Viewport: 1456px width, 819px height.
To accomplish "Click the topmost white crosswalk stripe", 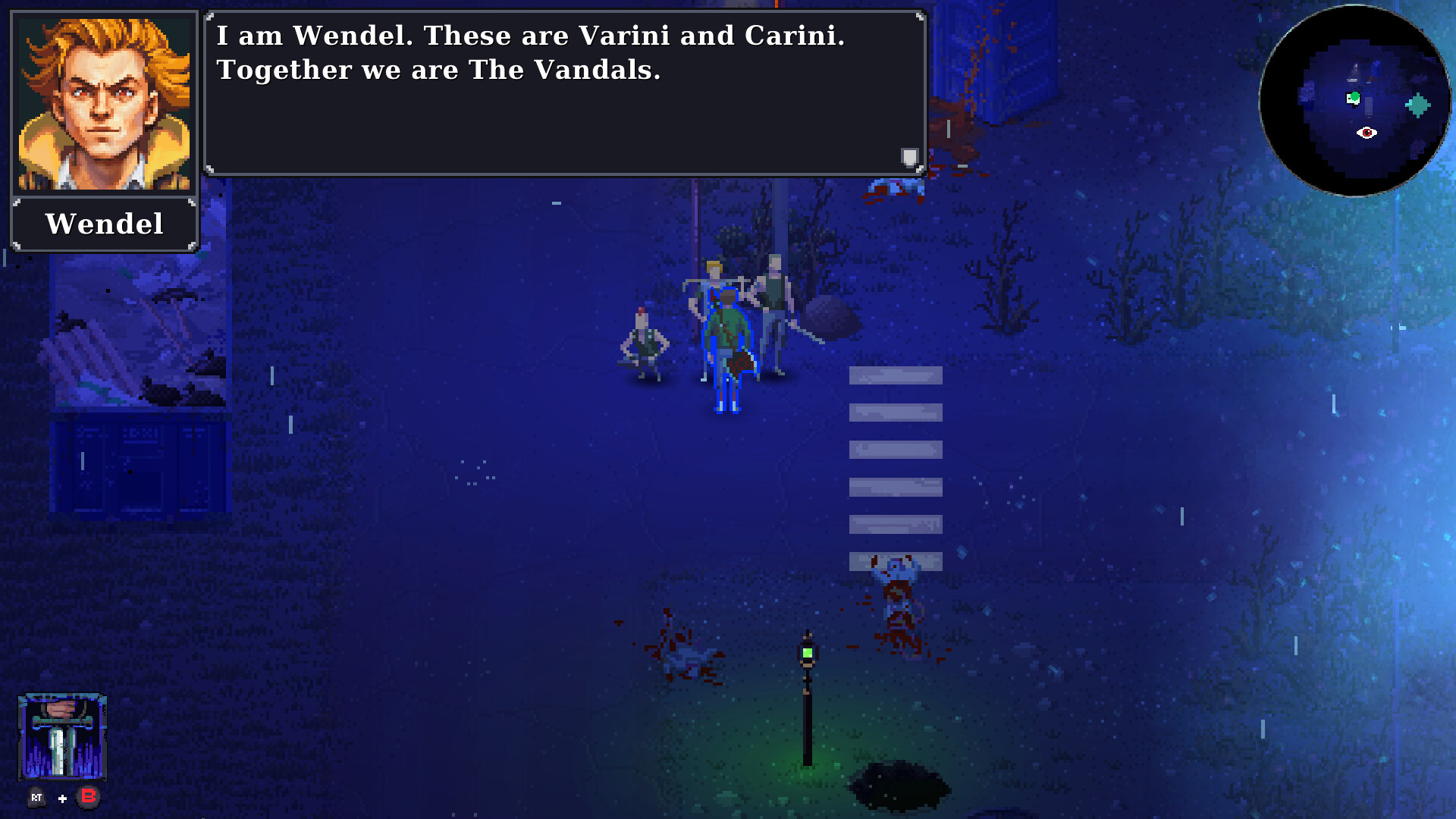I will pyautogui.click(x=895, y=375).
